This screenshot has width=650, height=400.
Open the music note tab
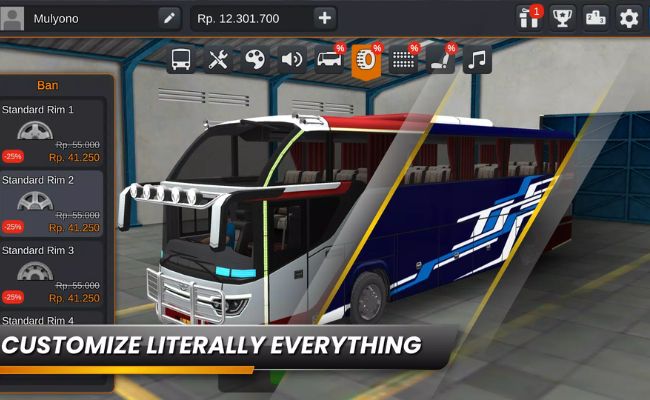(x=477, y=60)
